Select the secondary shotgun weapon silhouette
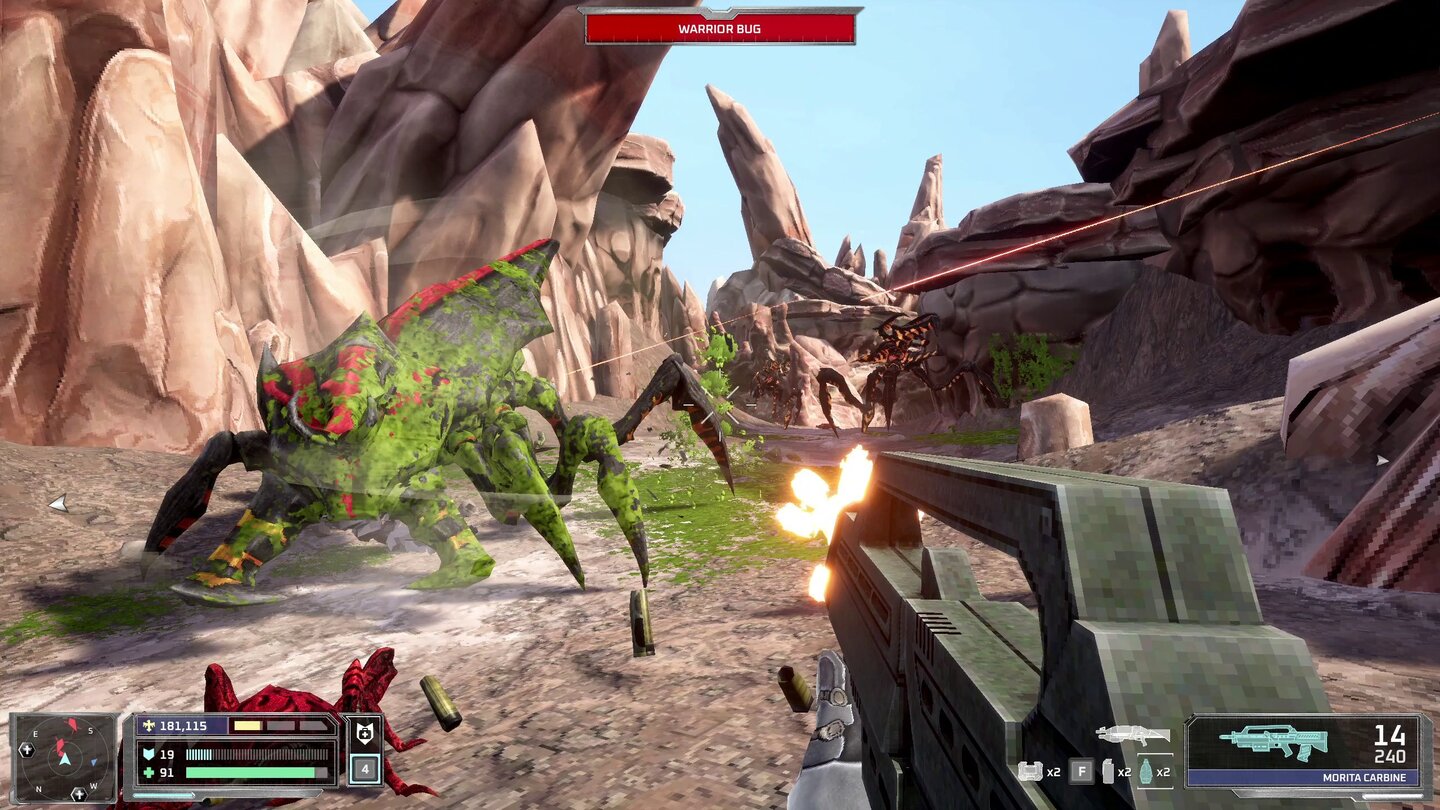The width and height of the screenshot is (1440, 810). click(1131, 736)
